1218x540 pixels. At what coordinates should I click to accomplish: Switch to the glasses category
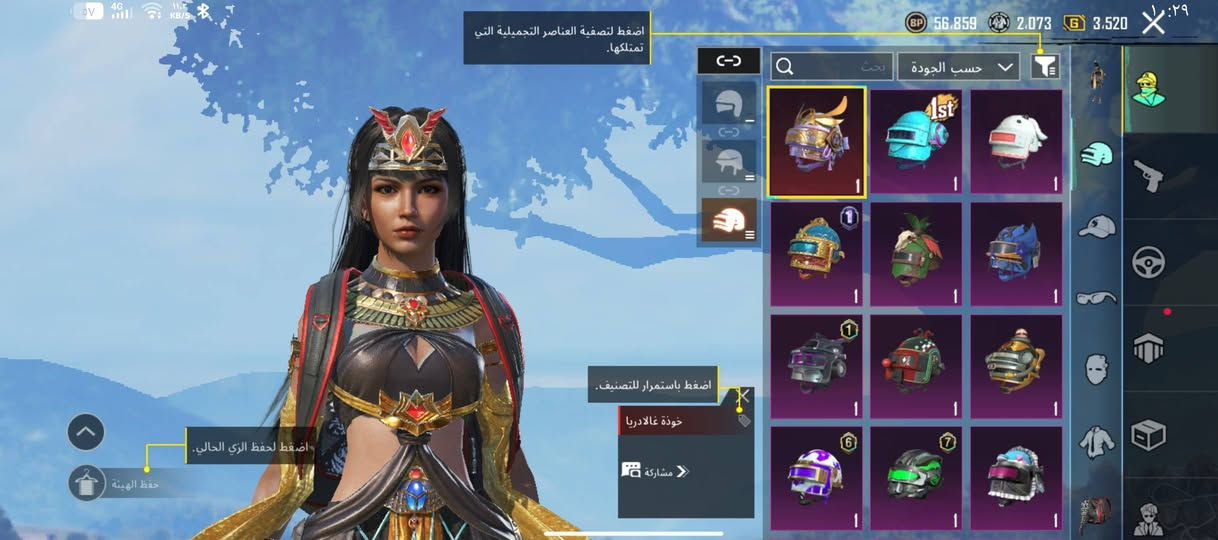click(1096, 296)
